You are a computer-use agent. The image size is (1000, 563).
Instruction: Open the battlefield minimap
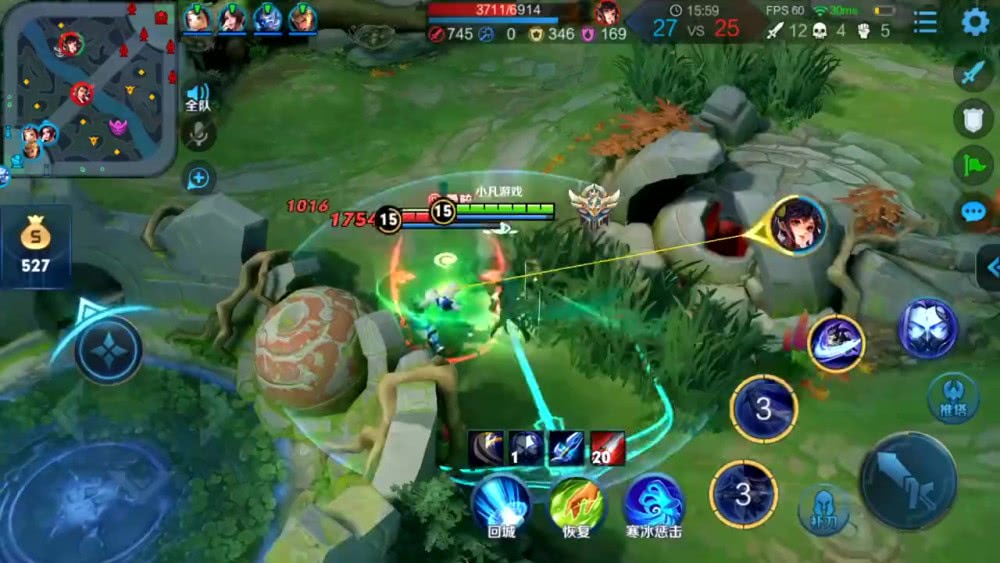point(89,89)
